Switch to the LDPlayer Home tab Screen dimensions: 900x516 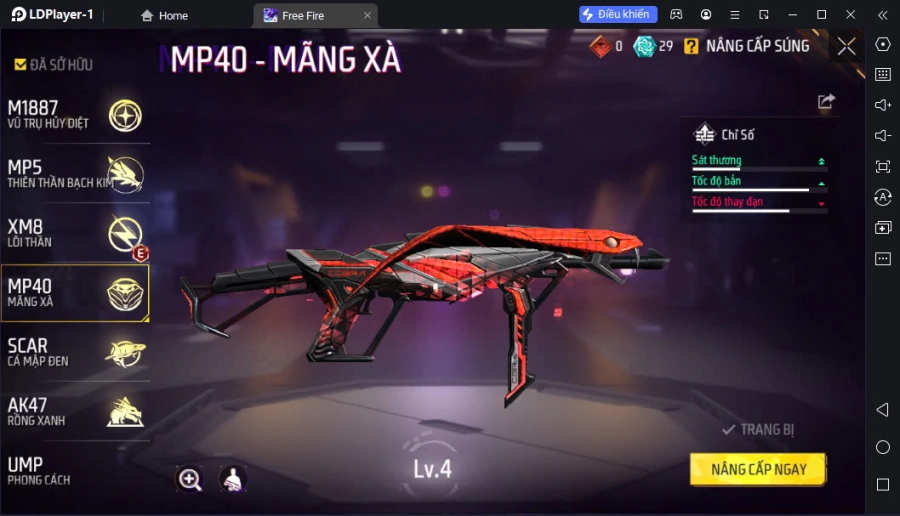[164, 15]
